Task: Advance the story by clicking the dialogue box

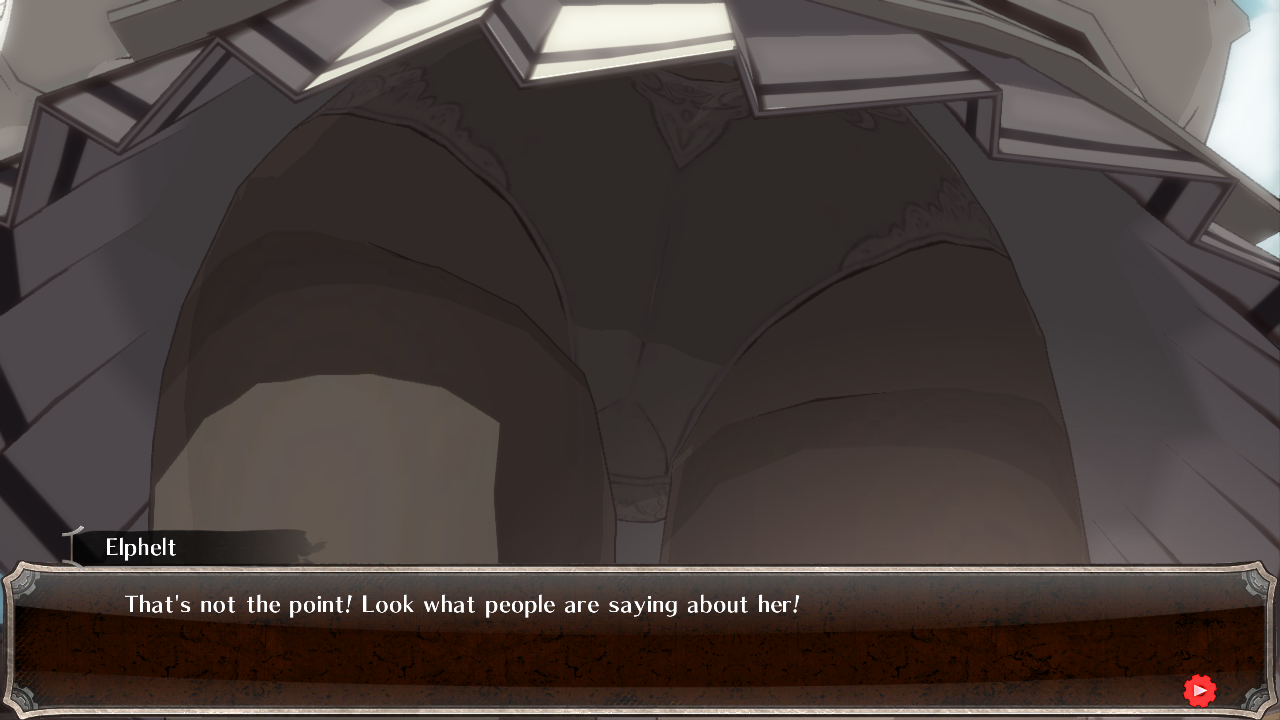Action: 640,640
